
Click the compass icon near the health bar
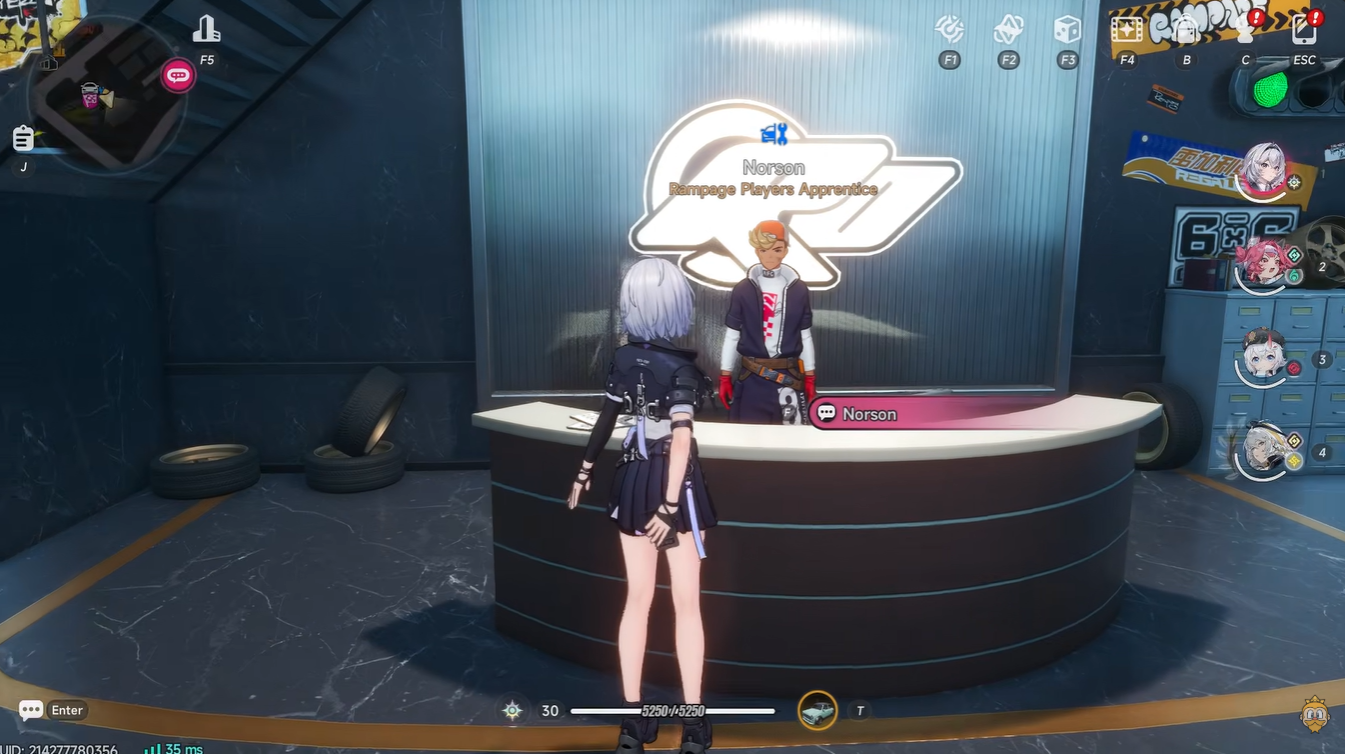(x=511, y=710)
